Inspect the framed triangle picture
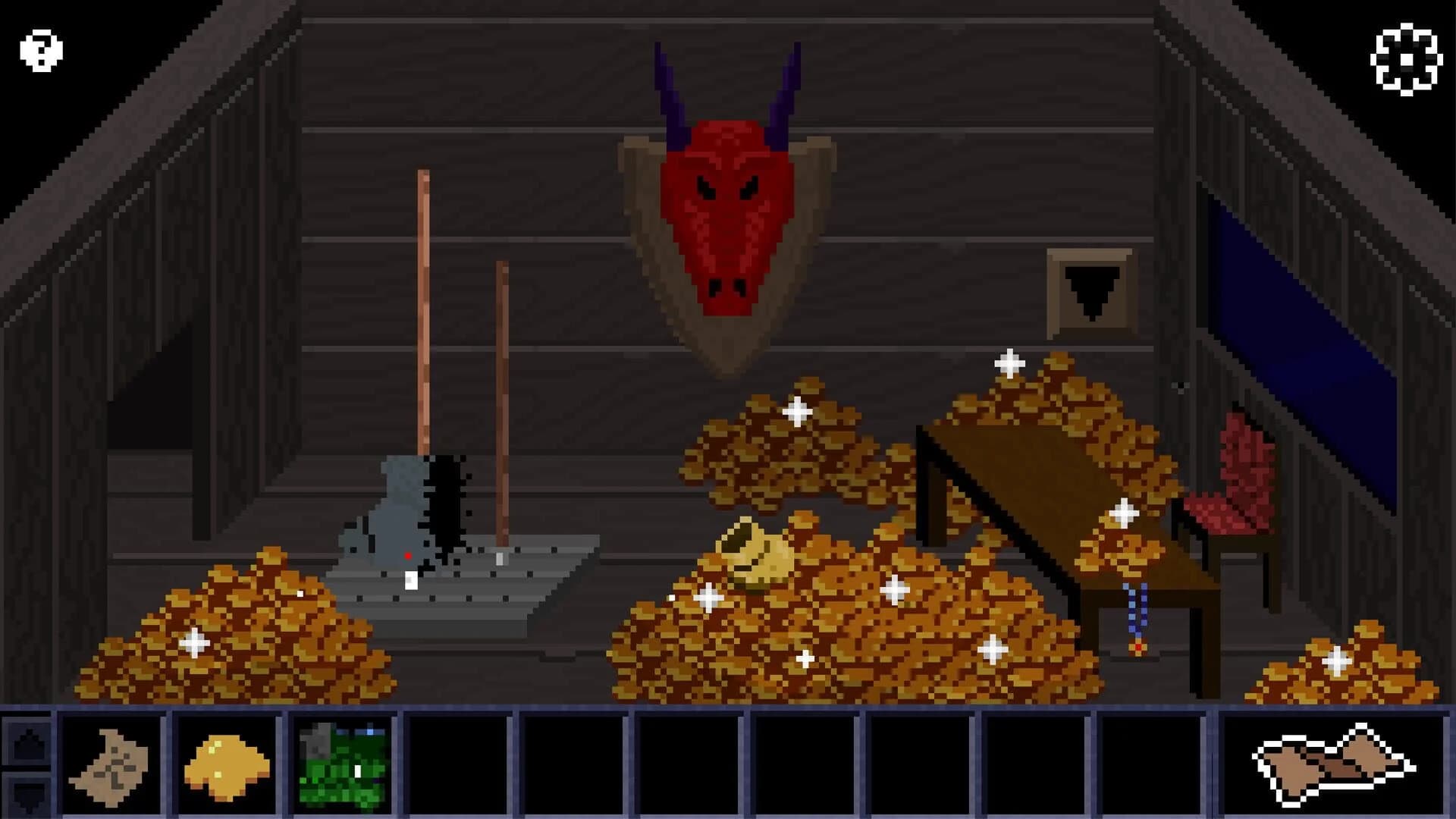Viewport: 1456px width, 819px height. pos(1090,292)
